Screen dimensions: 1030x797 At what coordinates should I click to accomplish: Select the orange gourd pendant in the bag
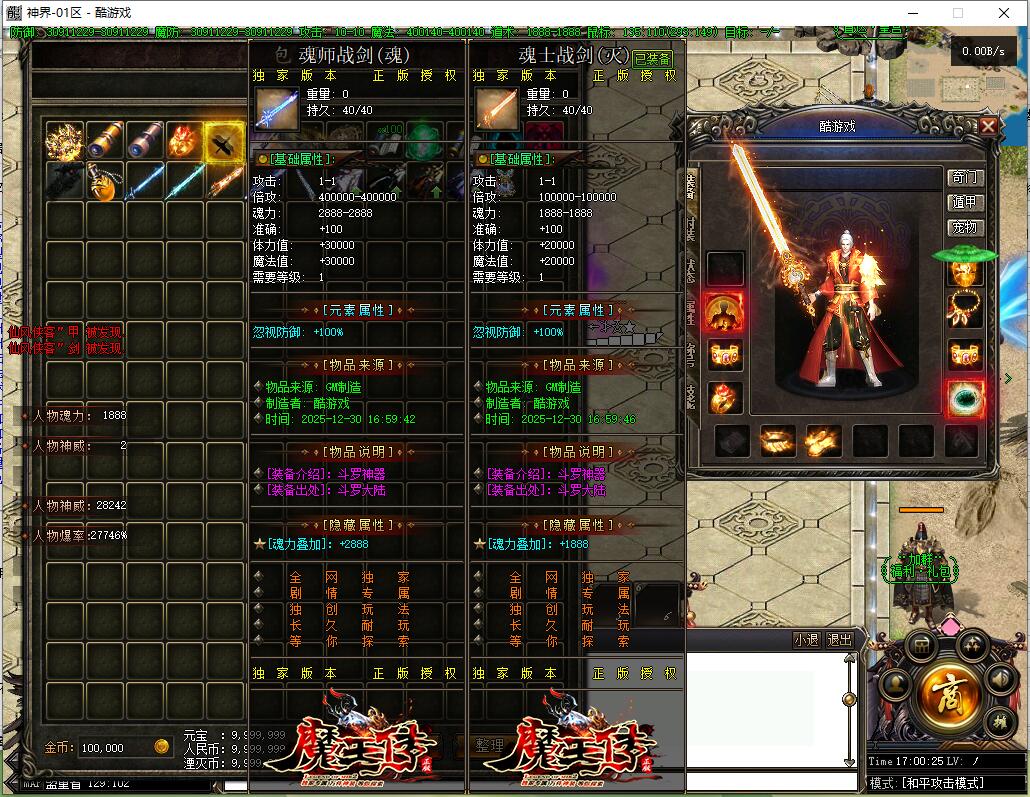click(105, 182)
